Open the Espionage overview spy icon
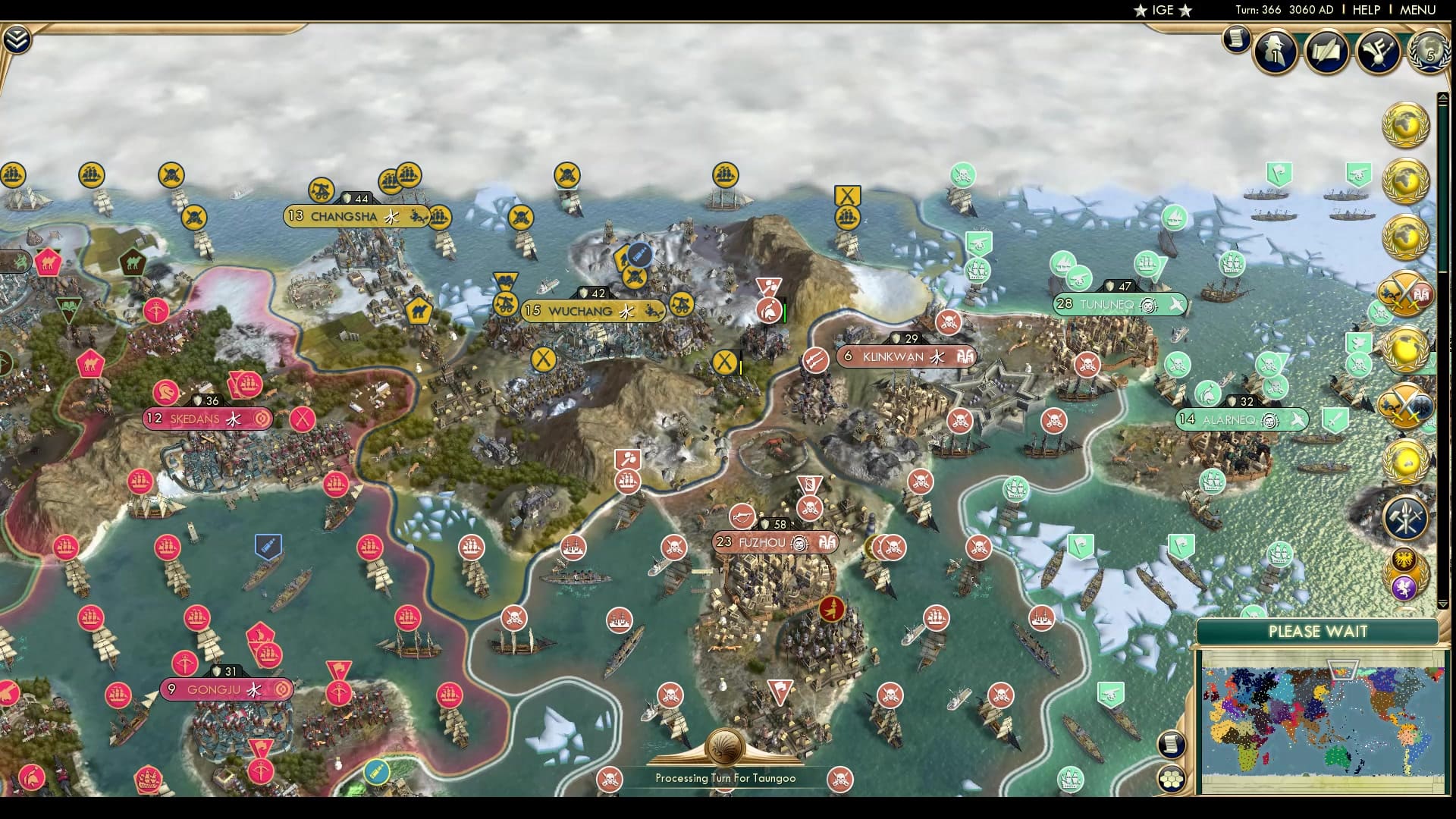The image size is (1456, 819). pos(1276,52)
